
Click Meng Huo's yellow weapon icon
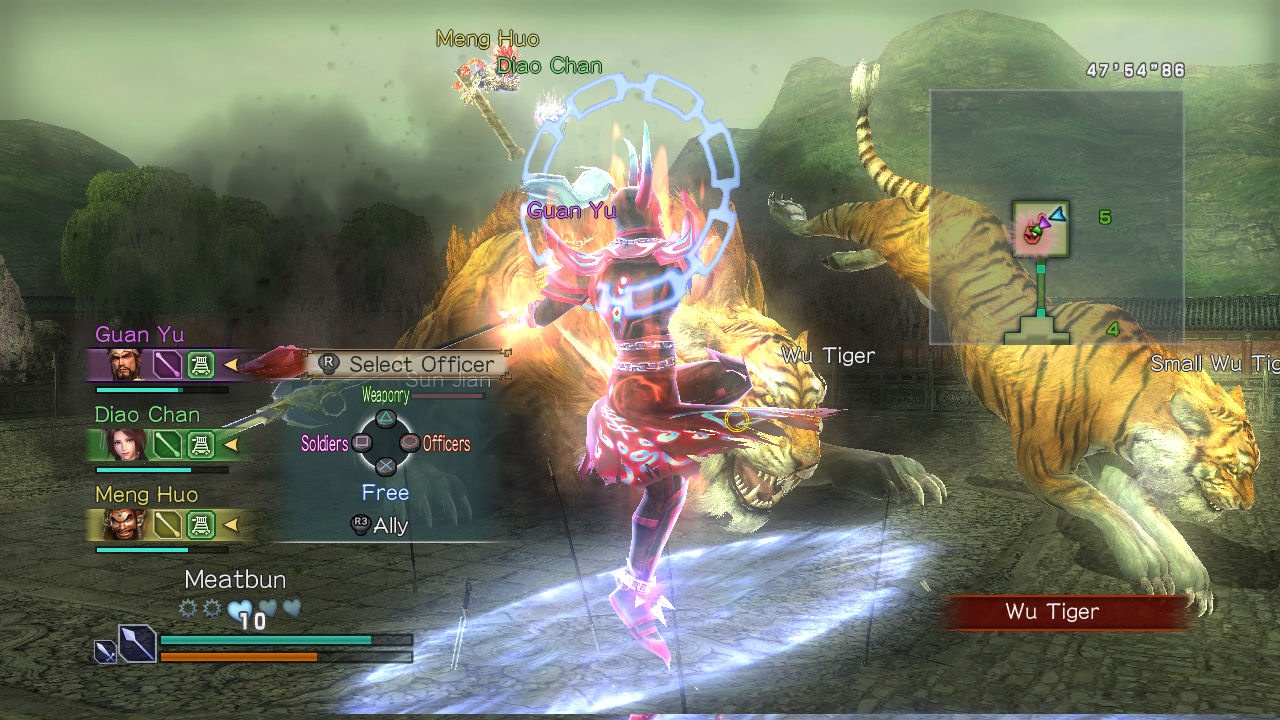[167, 524]
